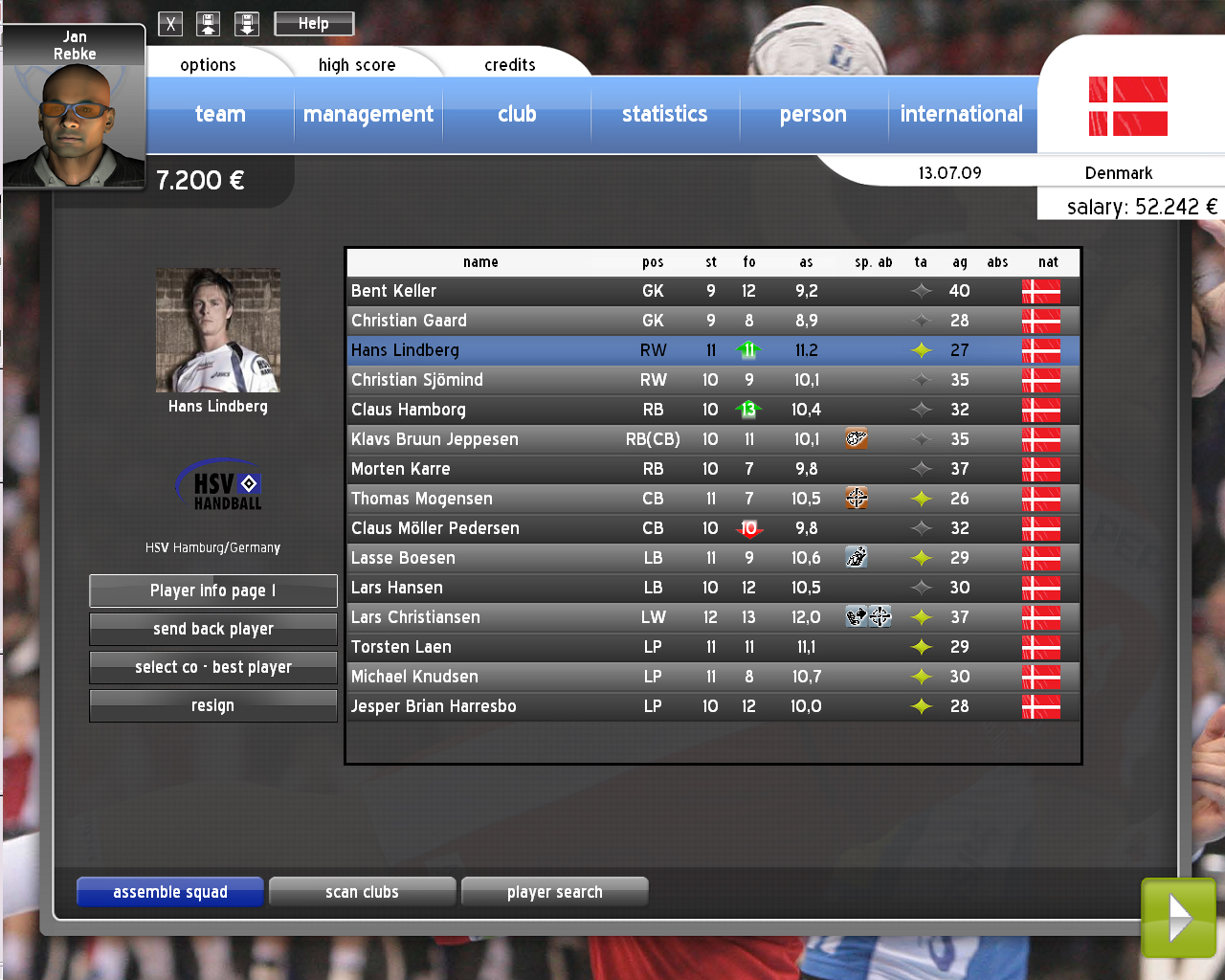Open the team menu
The width and height of the screenshot is (1225, 980).
point(220,115)
